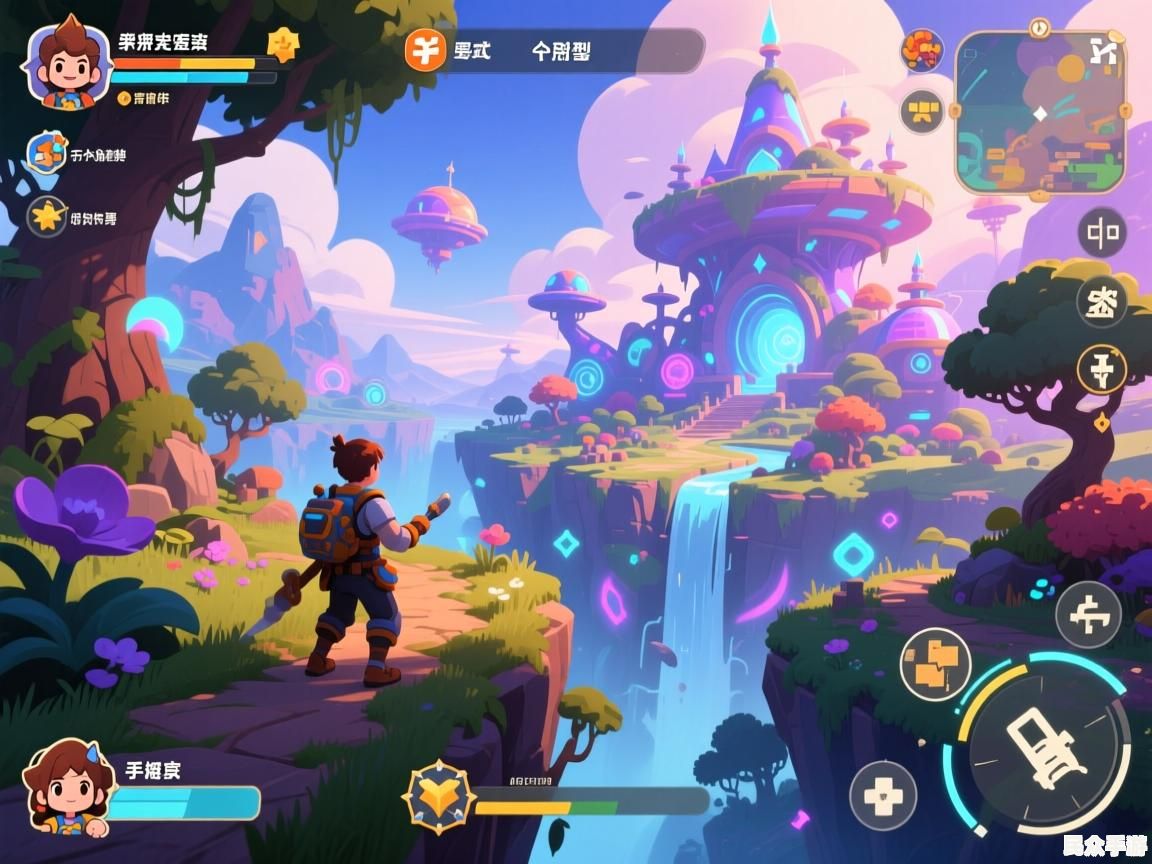Screen dimensions: 1152x864
Task: Tap the orange currency icon on top bar
Action: pyautogui.click(x=425, y=49)
